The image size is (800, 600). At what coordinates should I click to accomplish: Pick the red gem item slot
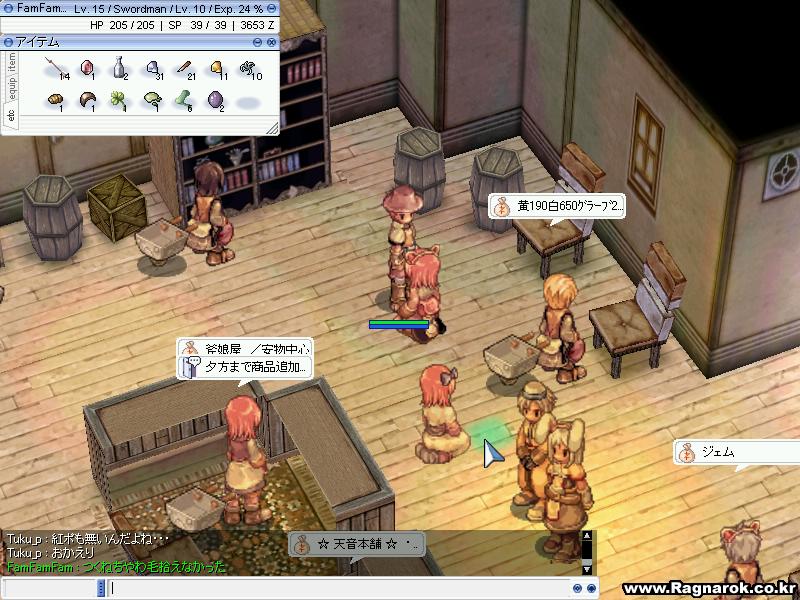pyautogui.click(x=87, y=69)
